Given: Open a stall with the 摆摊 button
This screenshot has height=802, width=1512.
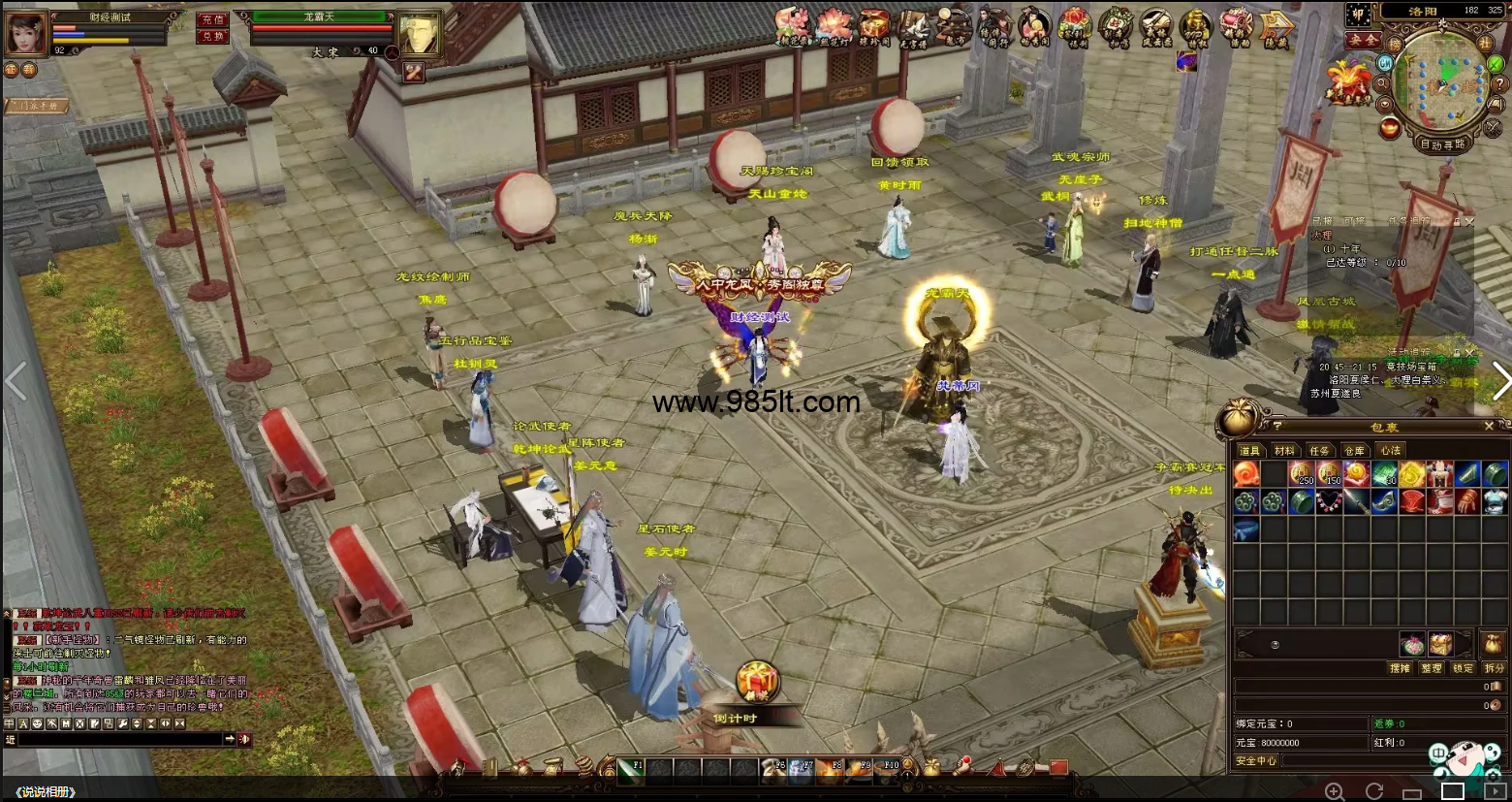Looking at the screenshot, I should click(x=1400, y=668).
